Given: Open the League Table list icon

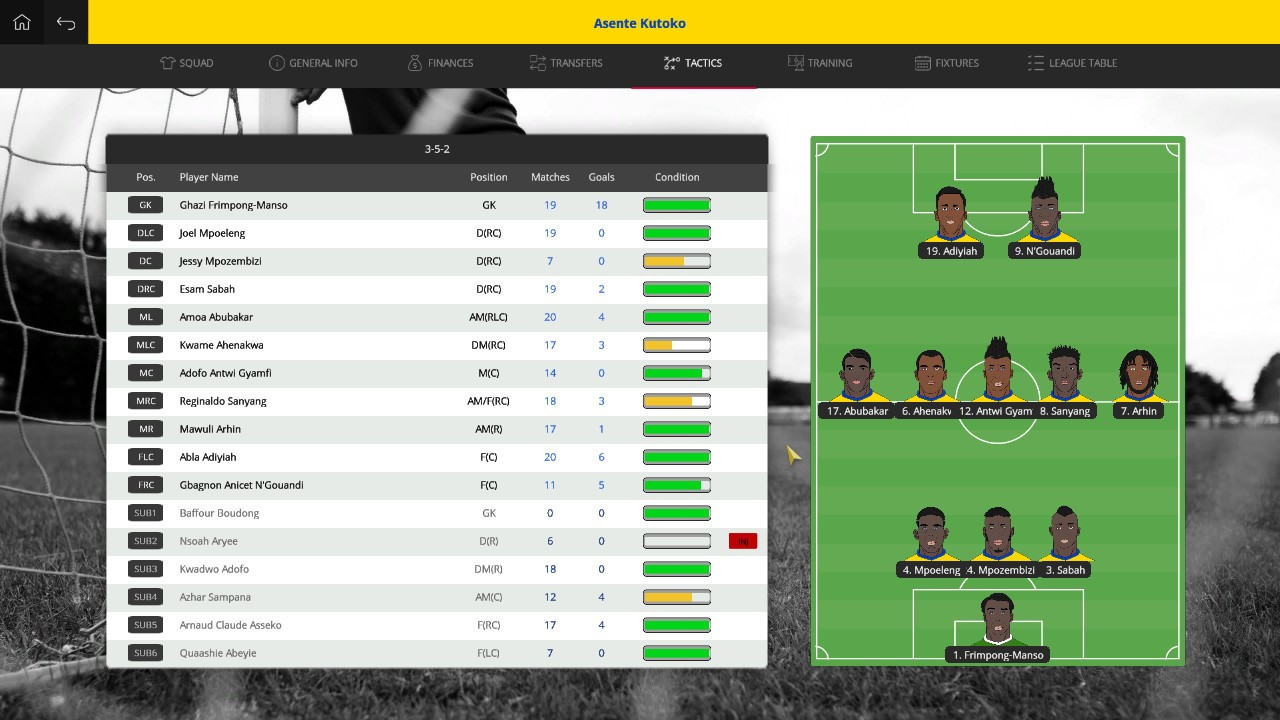Looking at the screenshot, I should [x=1036, y=62].
